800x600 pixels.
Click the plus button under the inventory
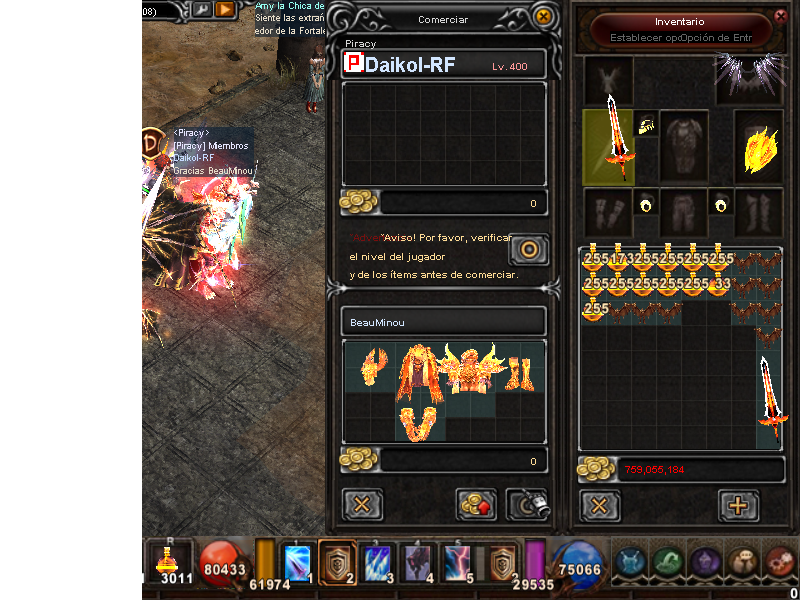pyautogui.click(x=738, y=505)
